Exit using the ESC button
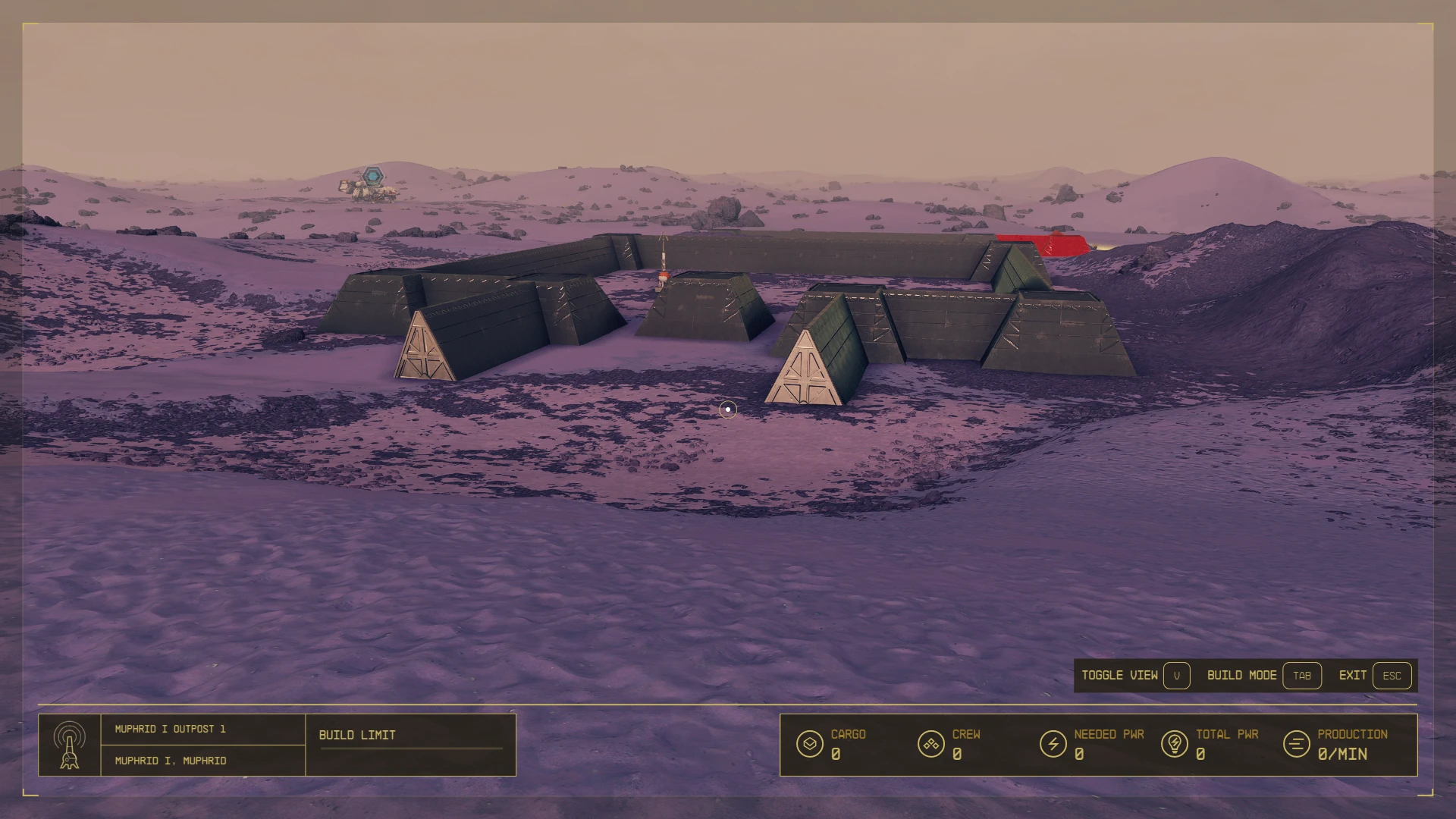1456x819 pixels. click(1392, 675)
